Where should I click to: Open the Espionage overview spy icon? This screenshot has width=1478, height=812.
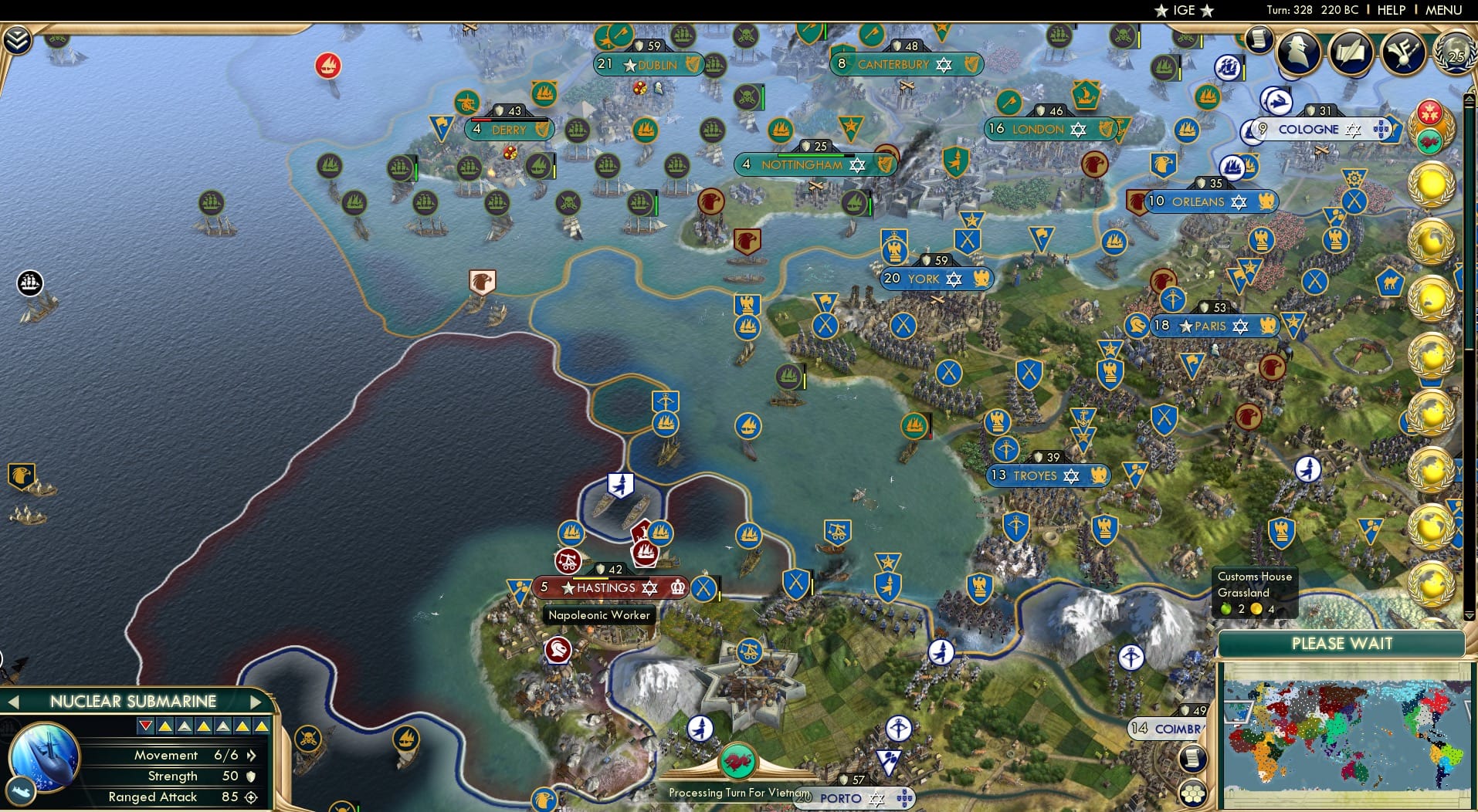pos(1297,51)
